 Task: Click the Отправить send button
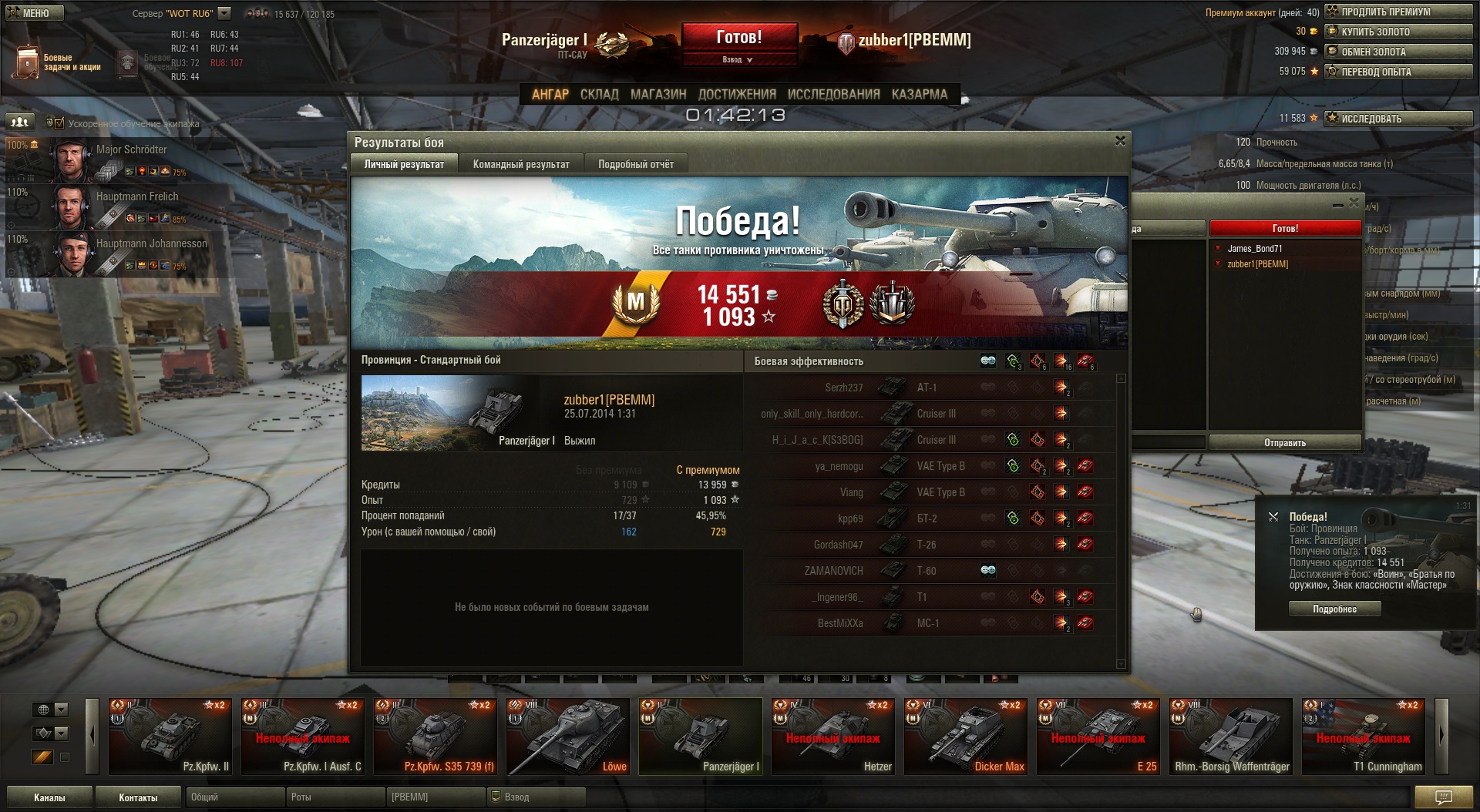tap(1284, 442)
